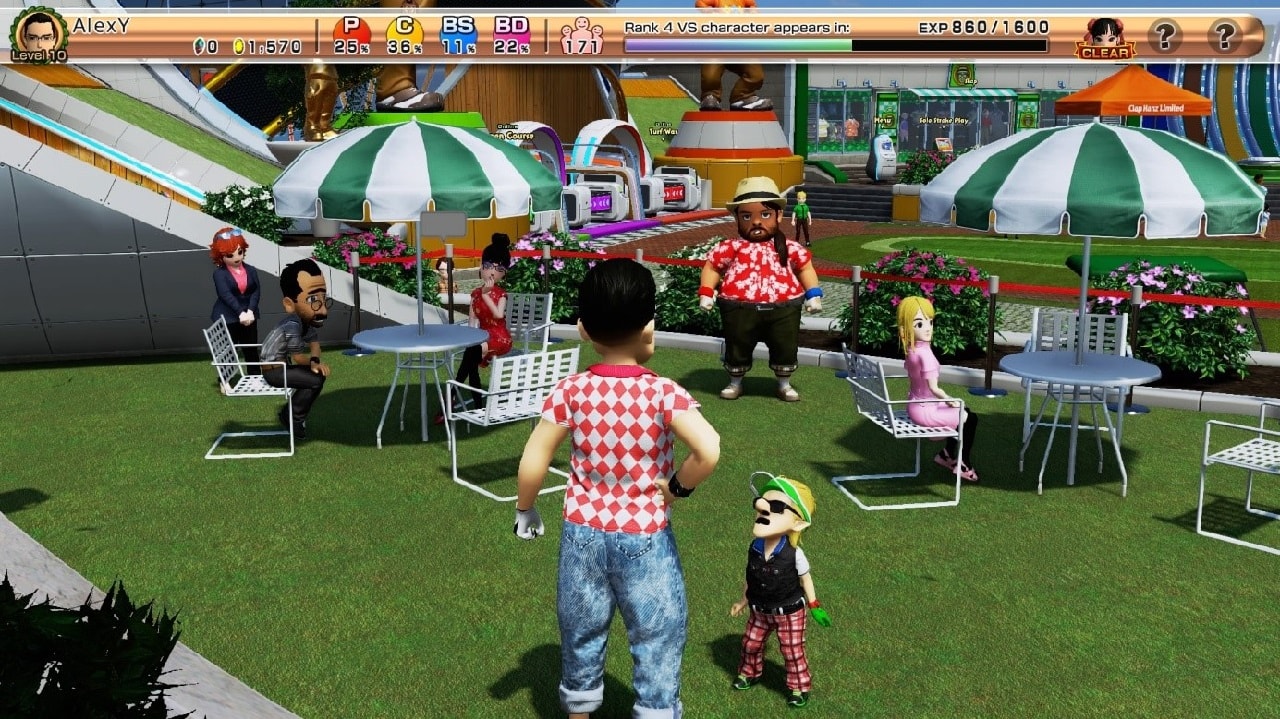The image size is (1280, 719).
Task: Open the three-person player count icon
Action: coord(581,36)
